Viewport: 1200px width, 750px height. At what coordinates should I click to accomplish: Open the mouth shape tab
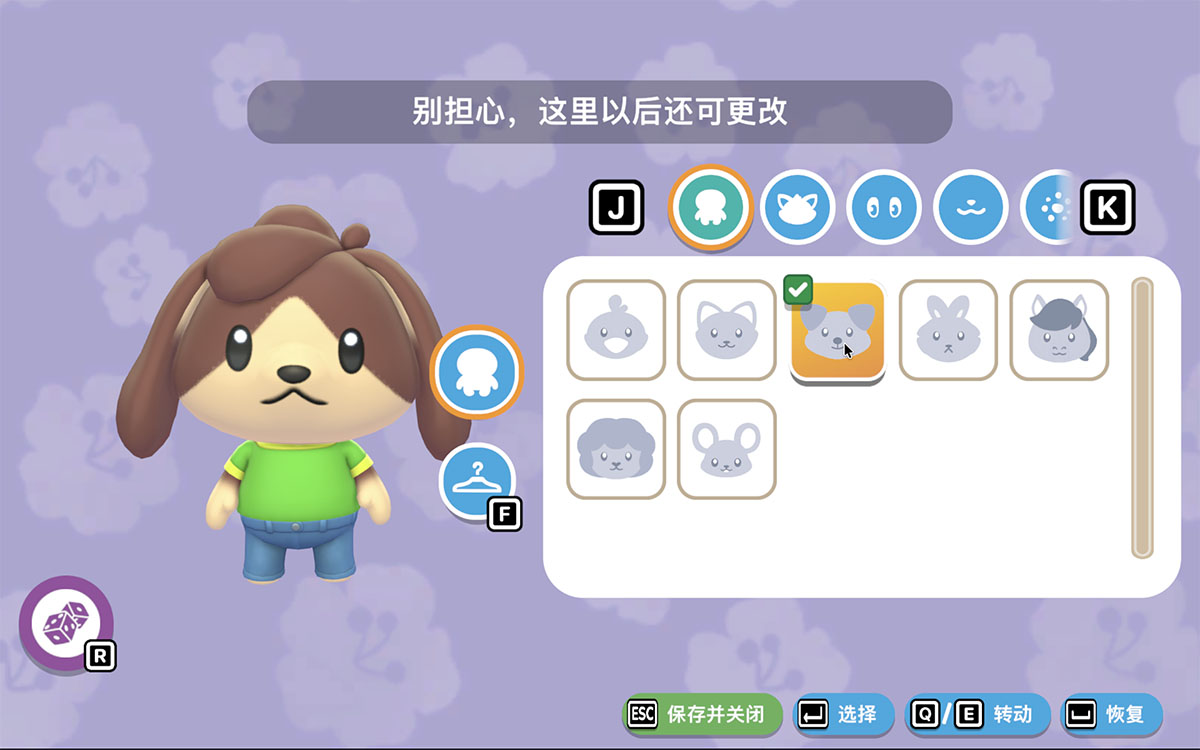click(x=969, y=207)
